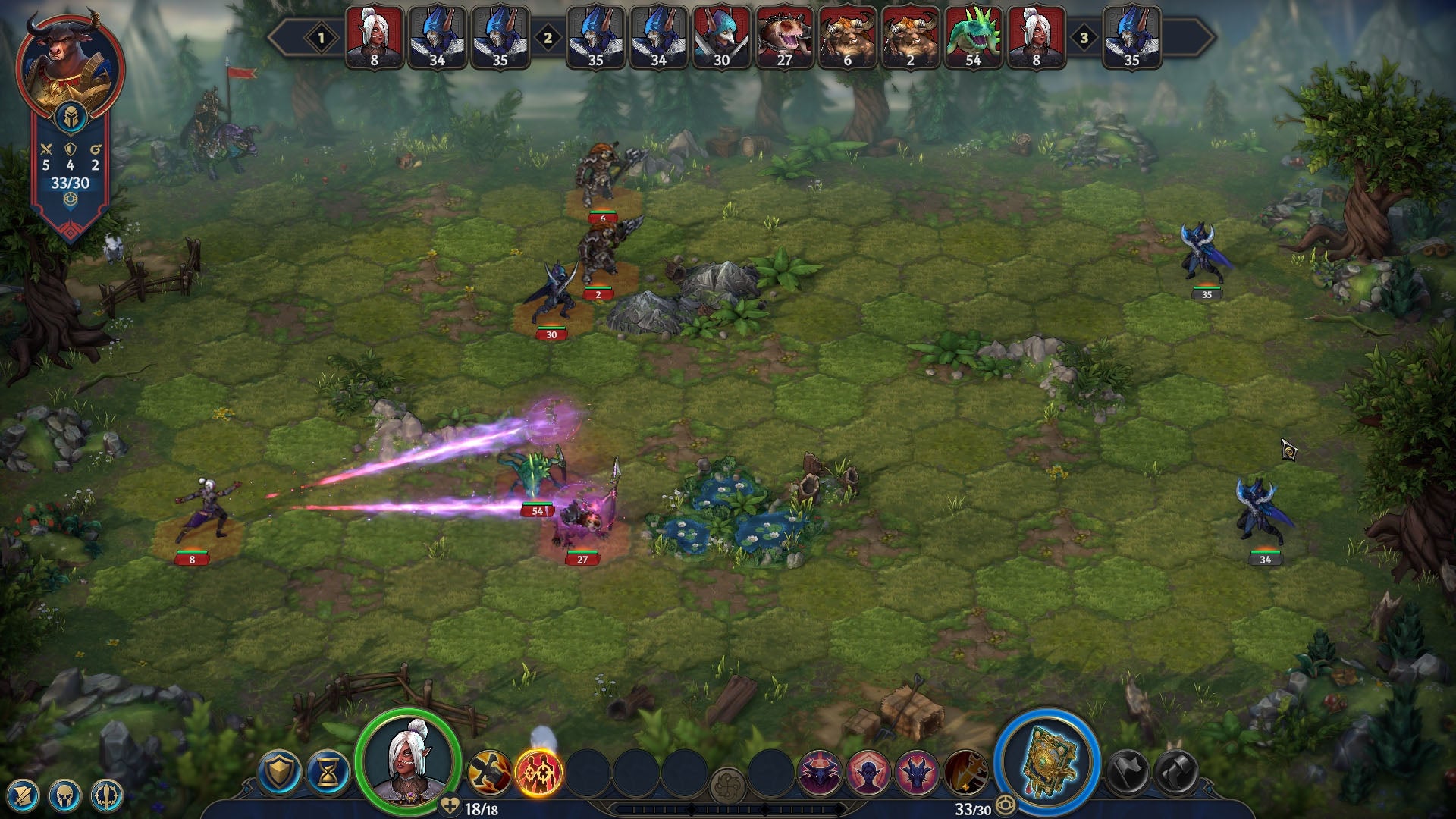1456x819 pixels.
Task: Pick the roaring beast 27 turn-order portrait
Action: (x=784, y=38)
